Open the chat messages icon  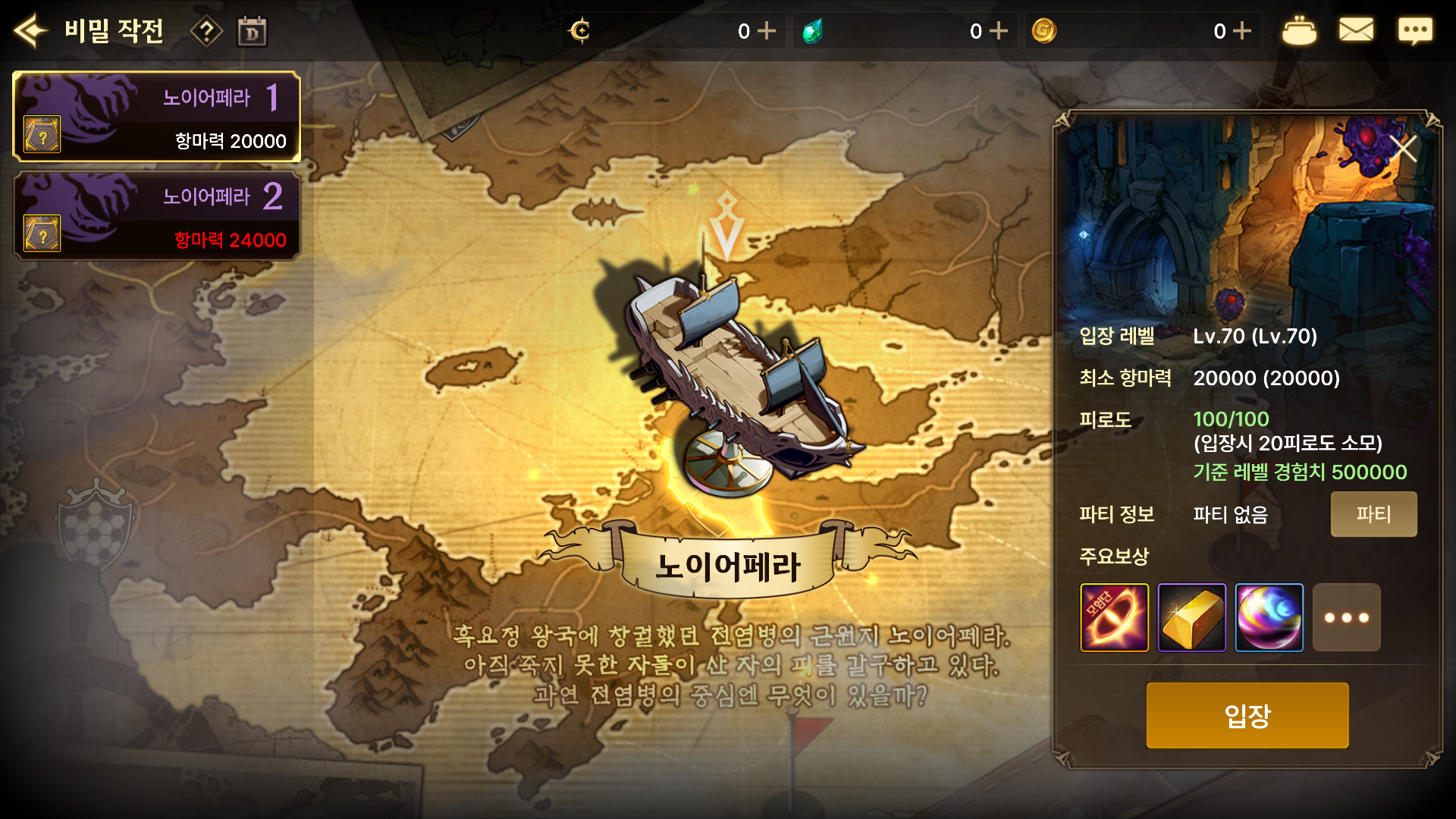click(x=1415, y=30)
